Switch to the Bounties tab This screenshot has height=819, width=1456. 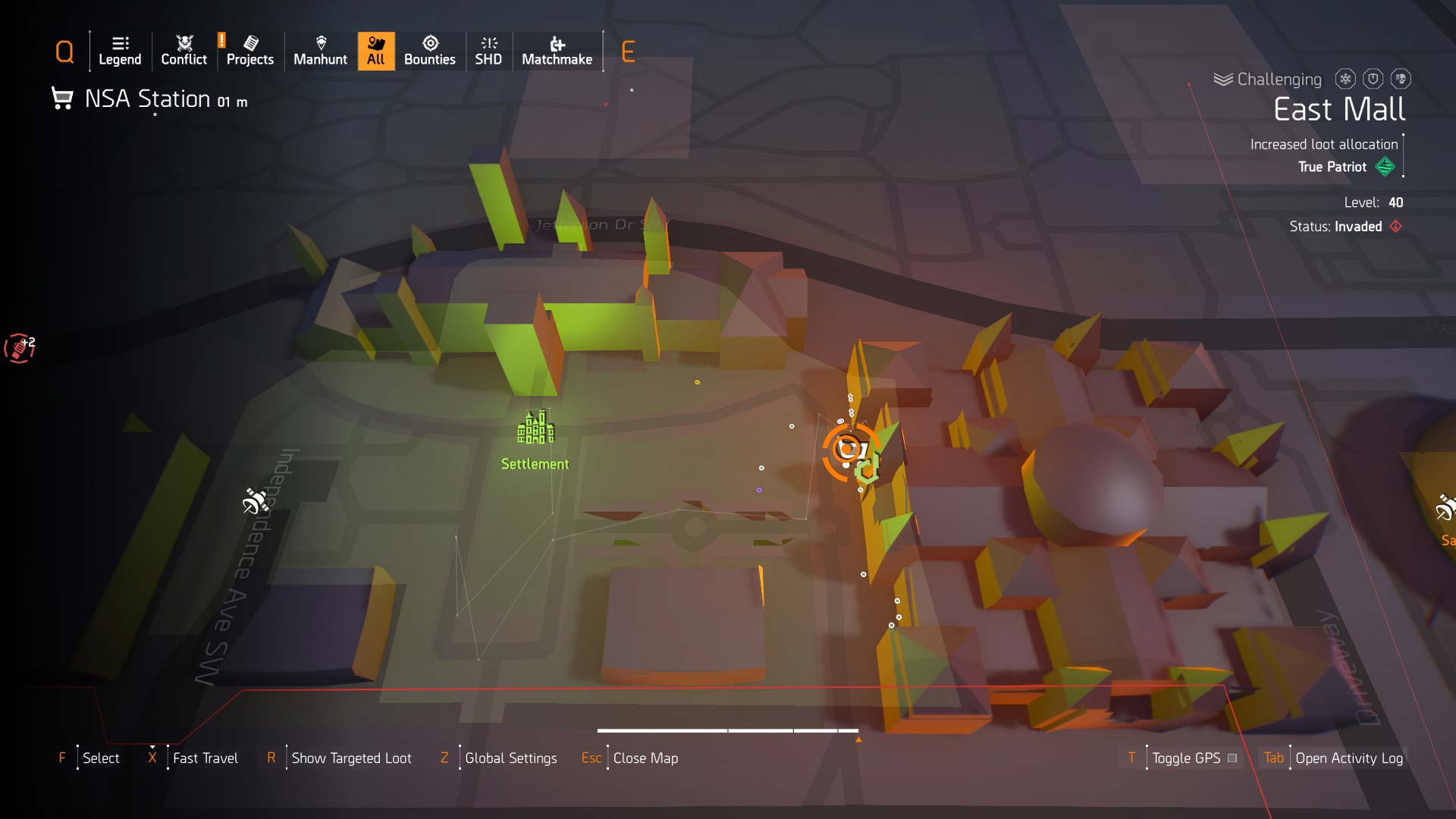tap(429, 51)
